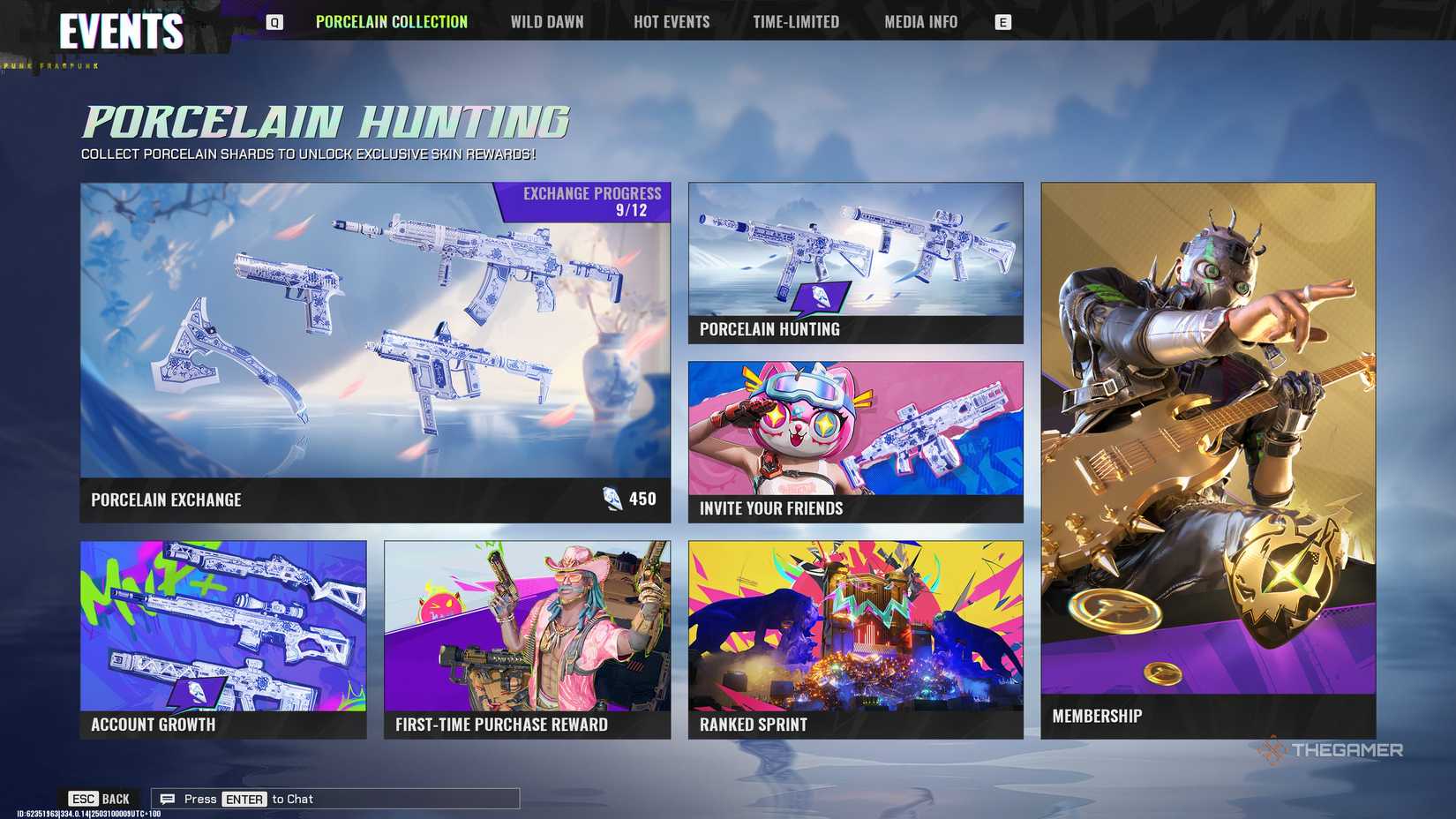This screenshot has height=819, width=1456.
Task: Click the BACK button
Action: pos(115,798)
